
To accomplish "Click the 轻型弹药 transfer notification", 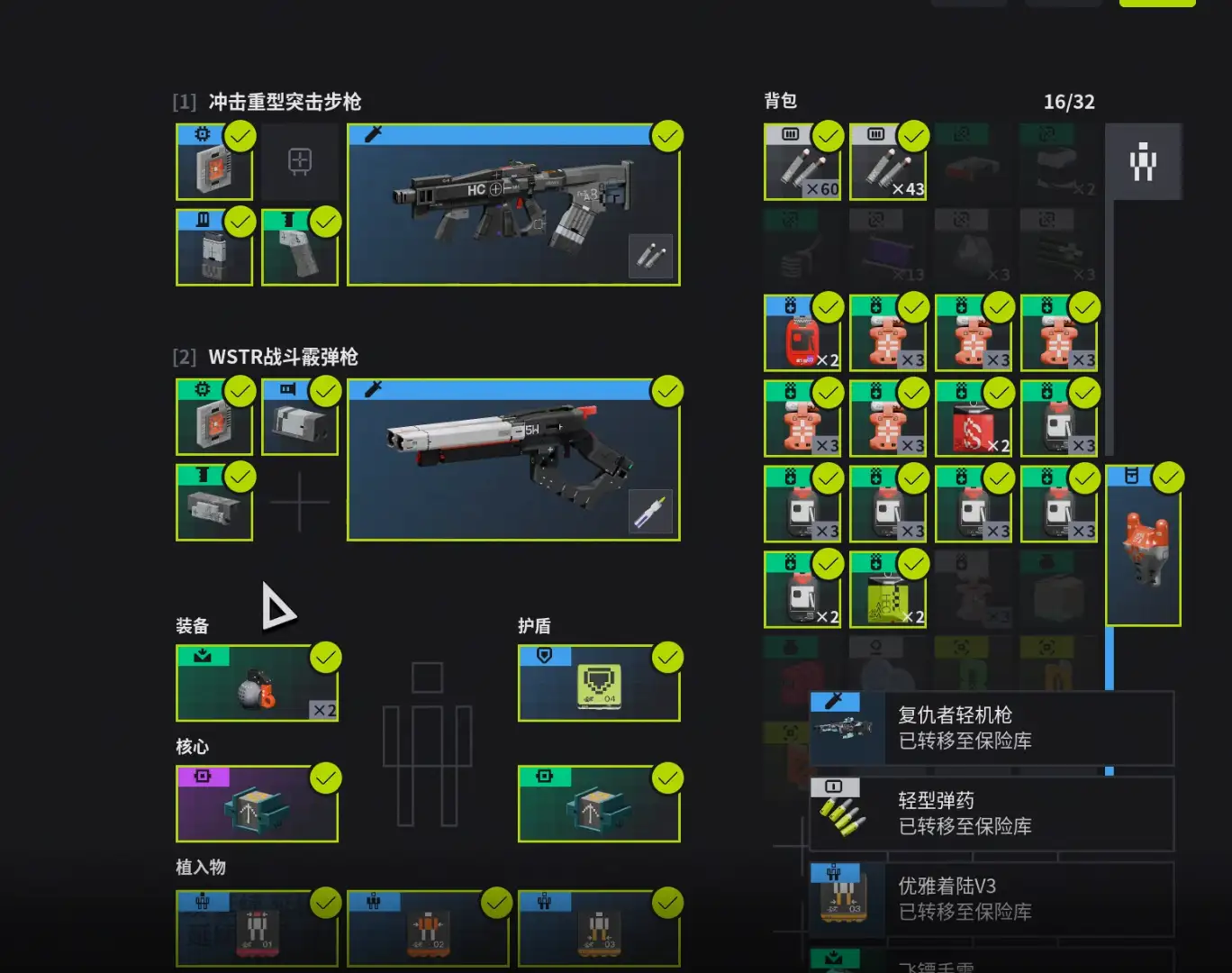I will click(992, 814).
